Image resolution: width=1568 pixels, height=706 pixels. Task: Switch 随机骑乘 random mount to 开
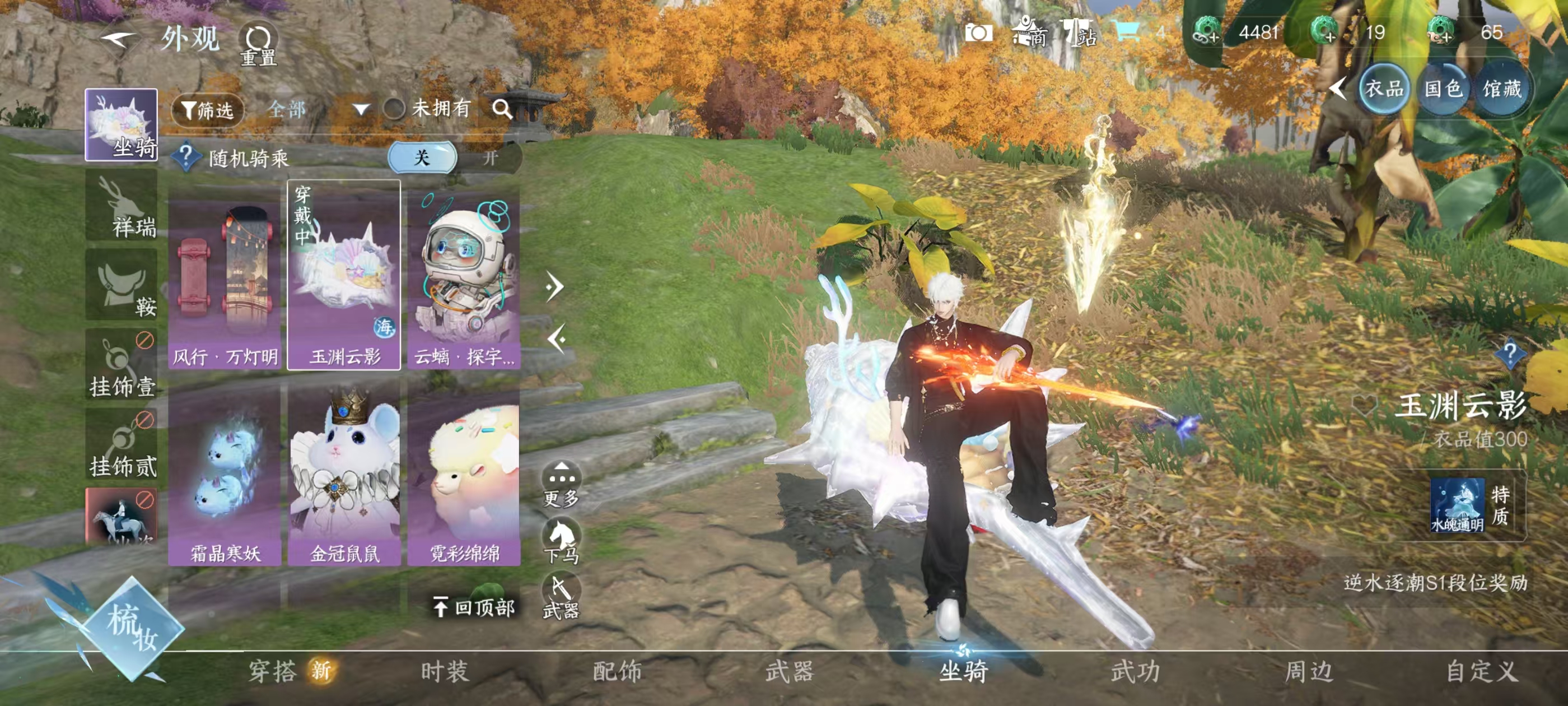[x=490, y=159]
